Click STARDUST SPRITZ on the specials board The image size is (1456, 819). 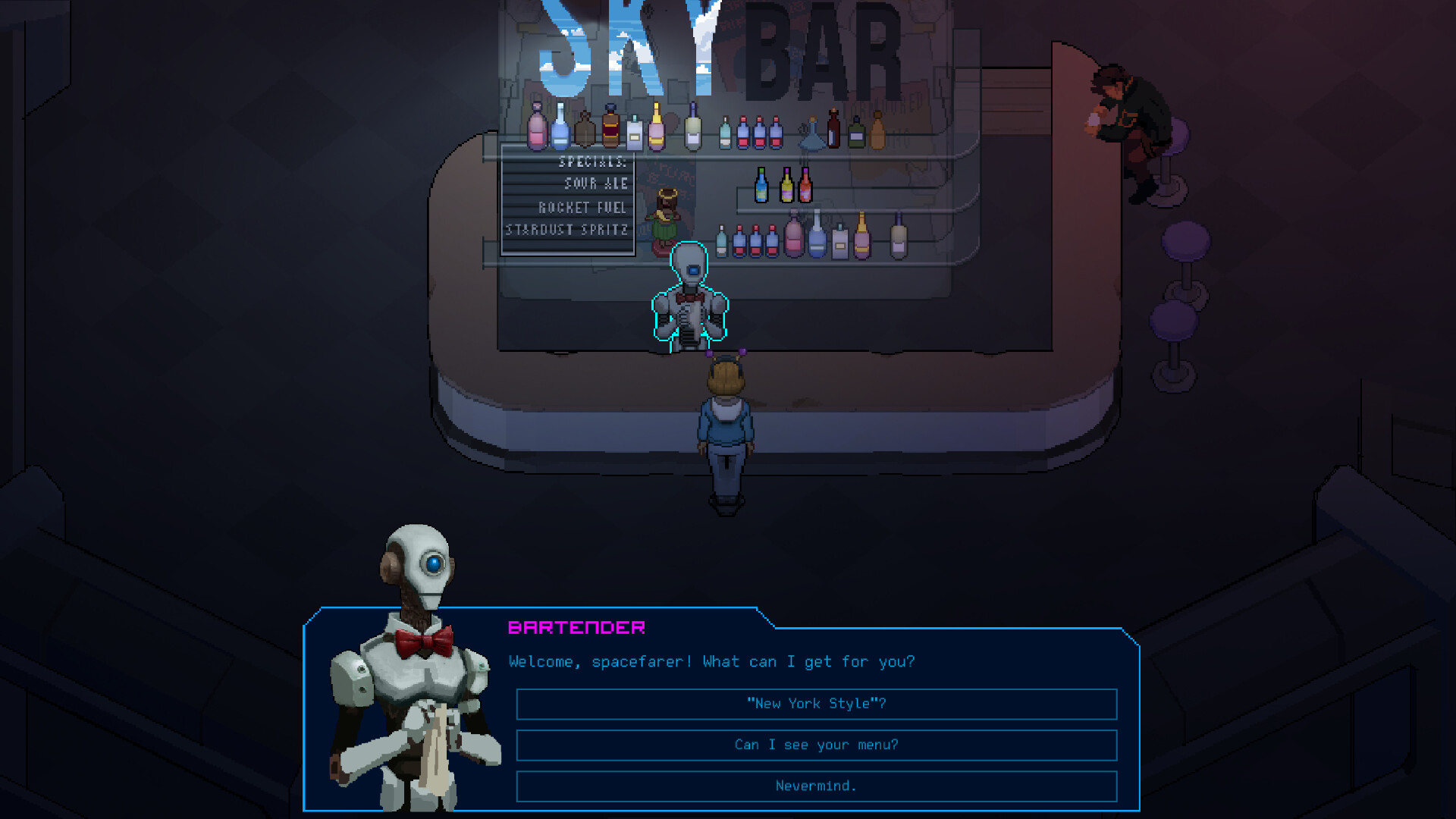click(567, 230)
